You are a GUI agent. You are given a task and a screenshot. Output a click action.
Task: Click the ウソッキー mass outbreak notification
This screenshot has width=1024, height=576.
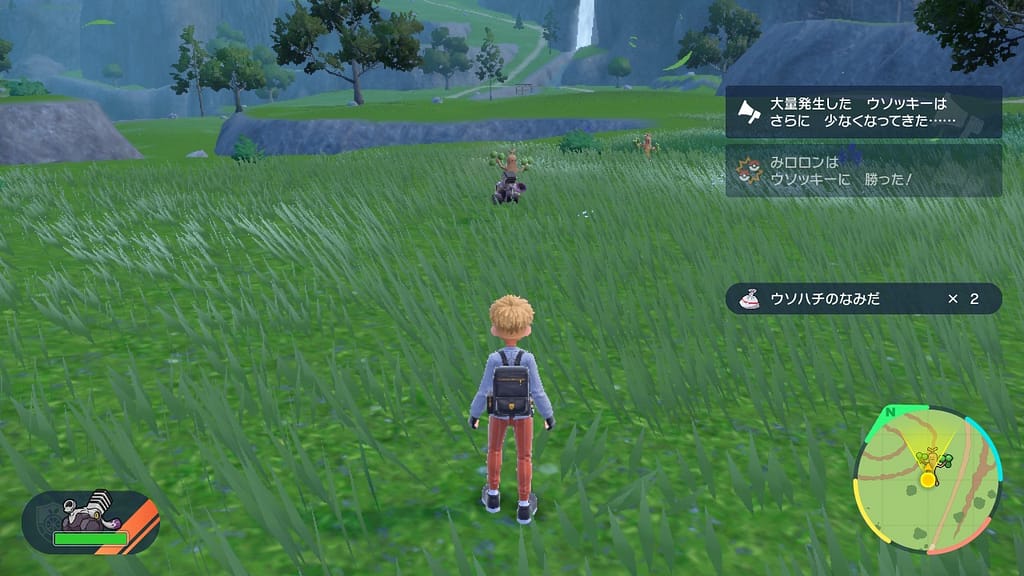tap(863, 112)
